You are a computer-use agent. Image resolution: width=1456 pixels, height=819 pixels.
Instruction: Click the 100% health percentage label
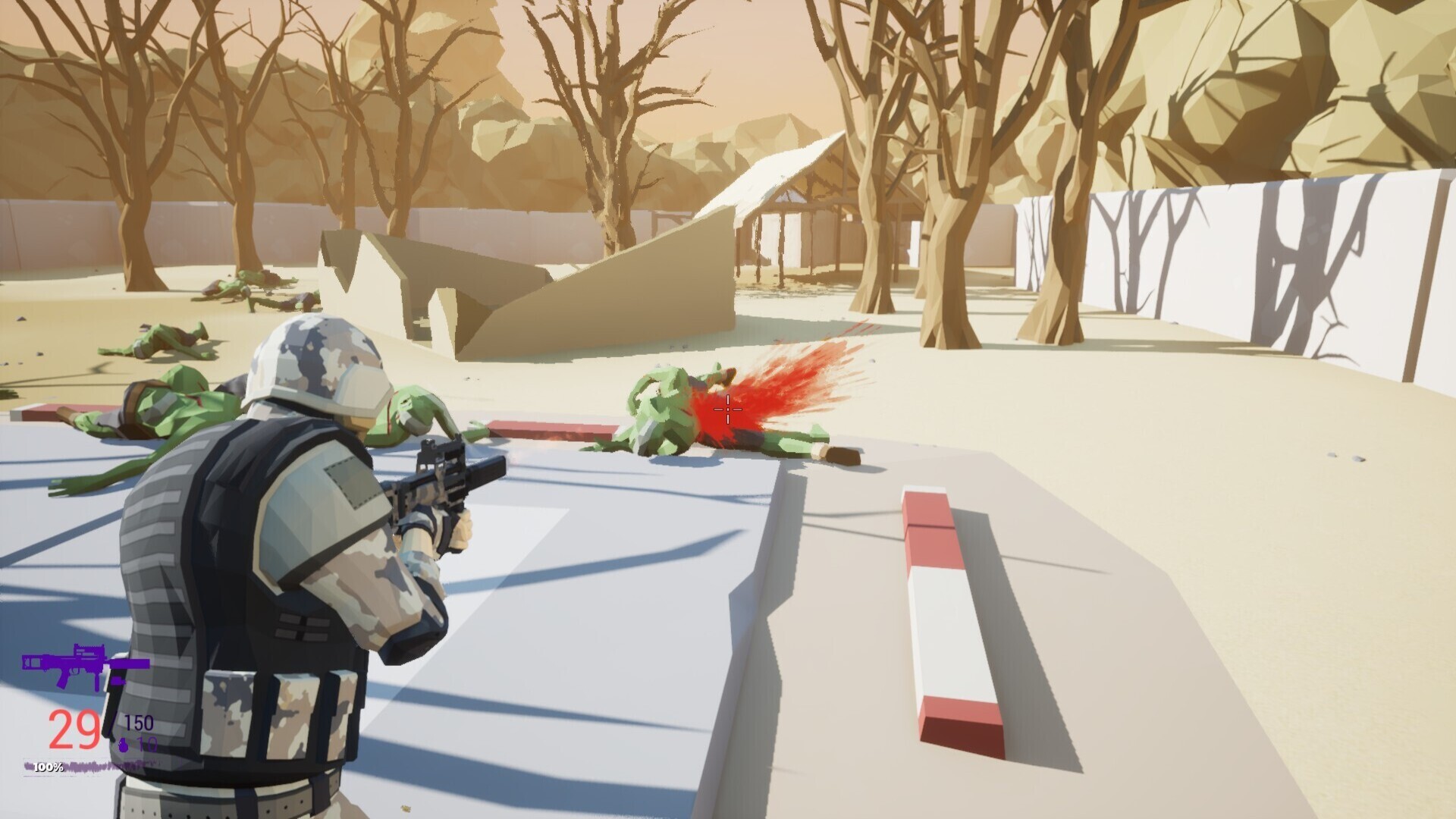pyautogui.click(x=47, y=767)
